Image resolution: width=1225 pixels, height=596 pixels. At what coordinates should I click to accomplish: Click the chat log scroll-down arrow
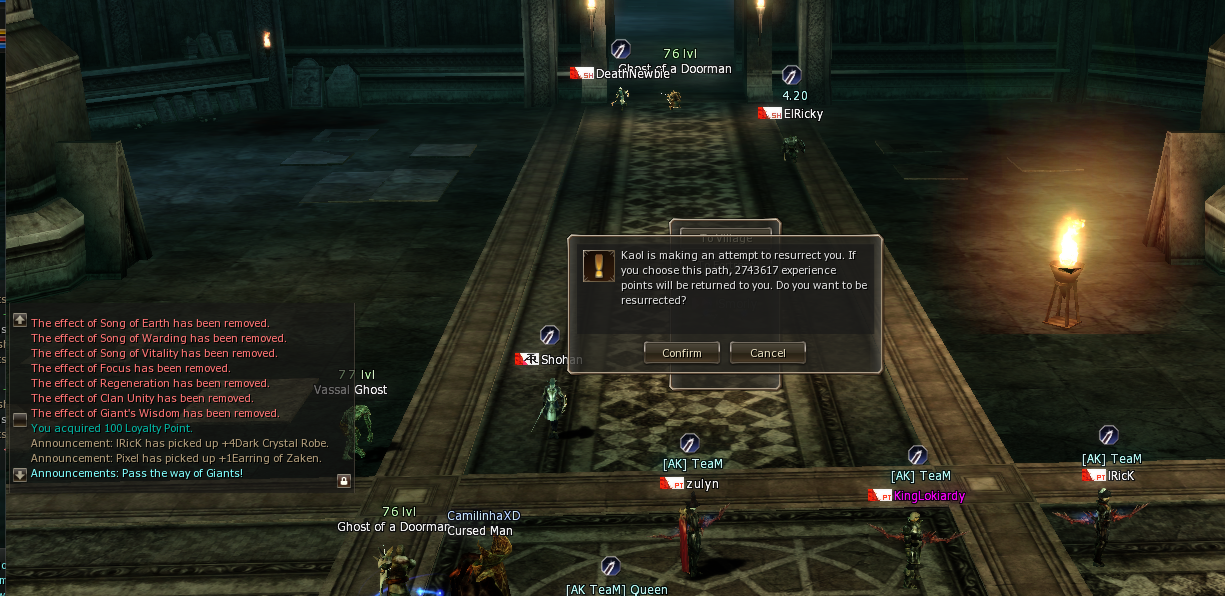[x=20, y=474]
